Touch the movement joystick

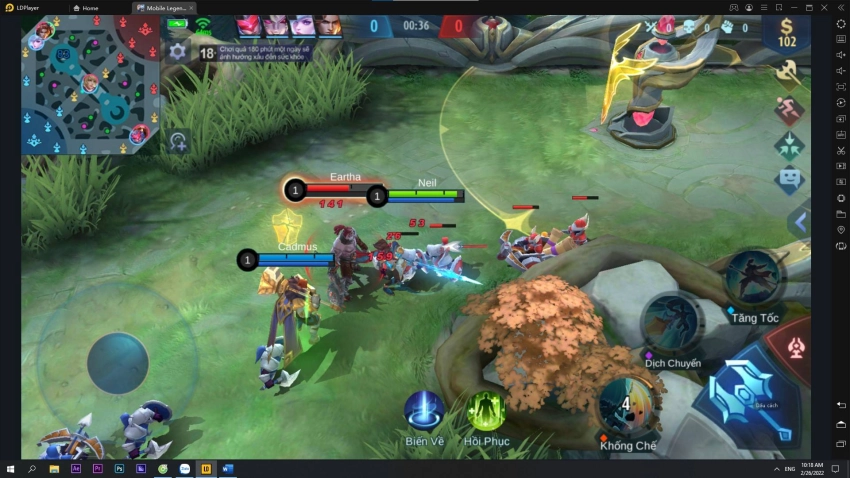point(117,362)
